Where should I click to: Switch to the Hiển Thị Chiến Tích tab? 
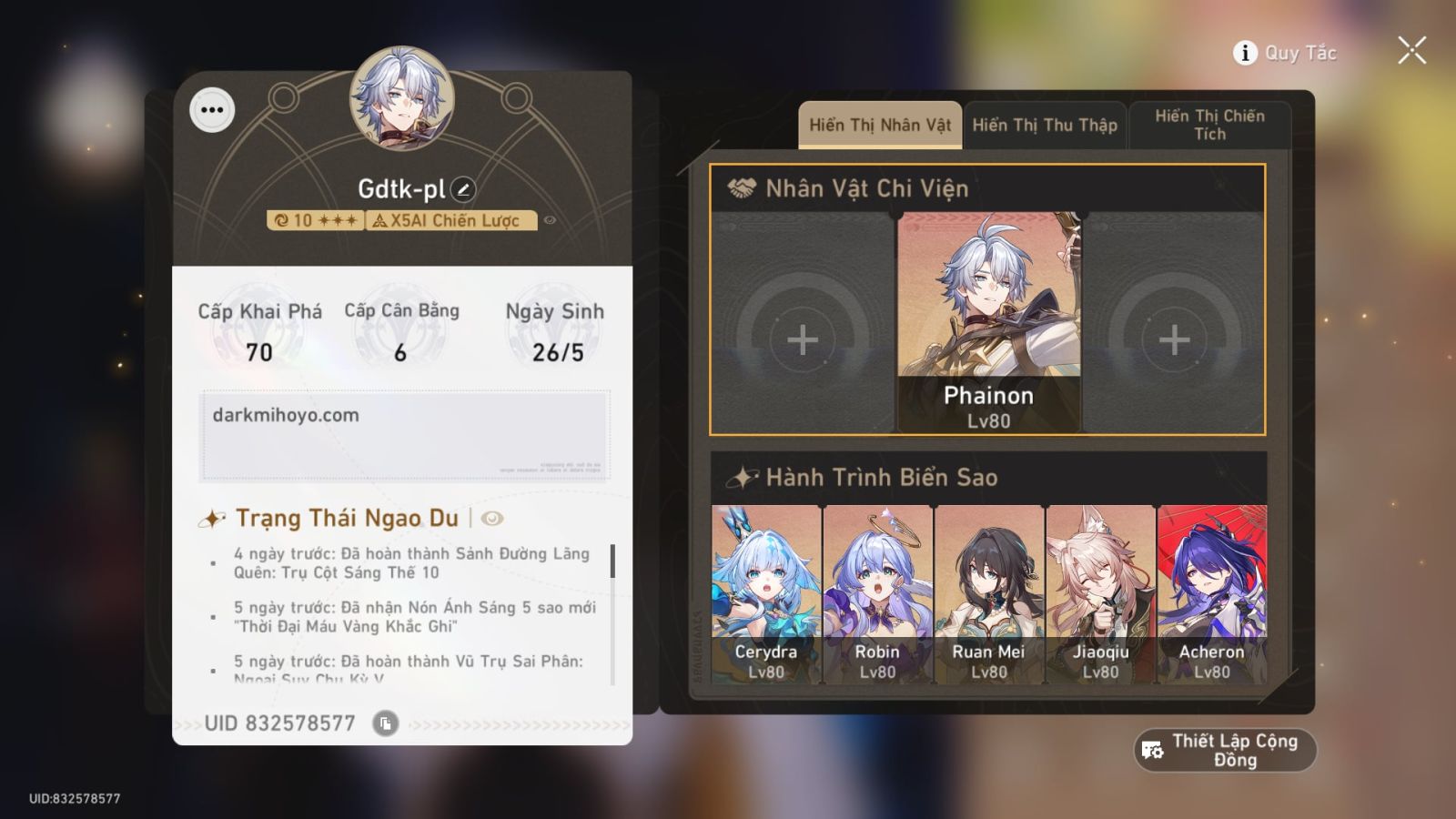[1208, 125]
